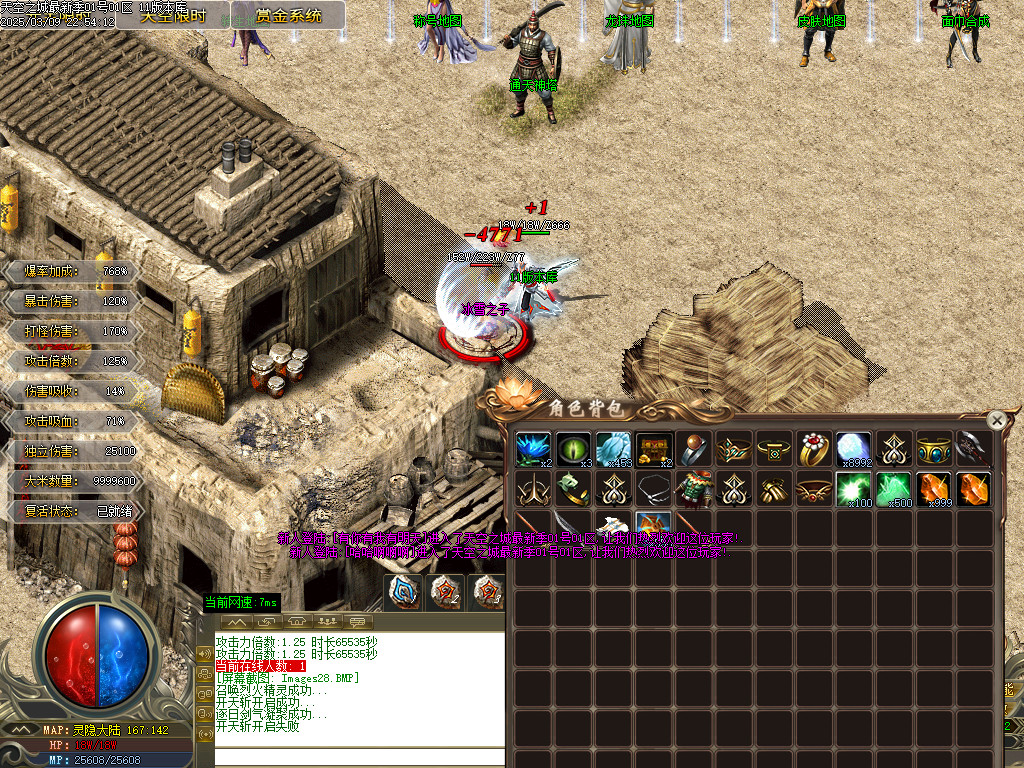Close the 角色背包 inventory window

click(996, 421)
